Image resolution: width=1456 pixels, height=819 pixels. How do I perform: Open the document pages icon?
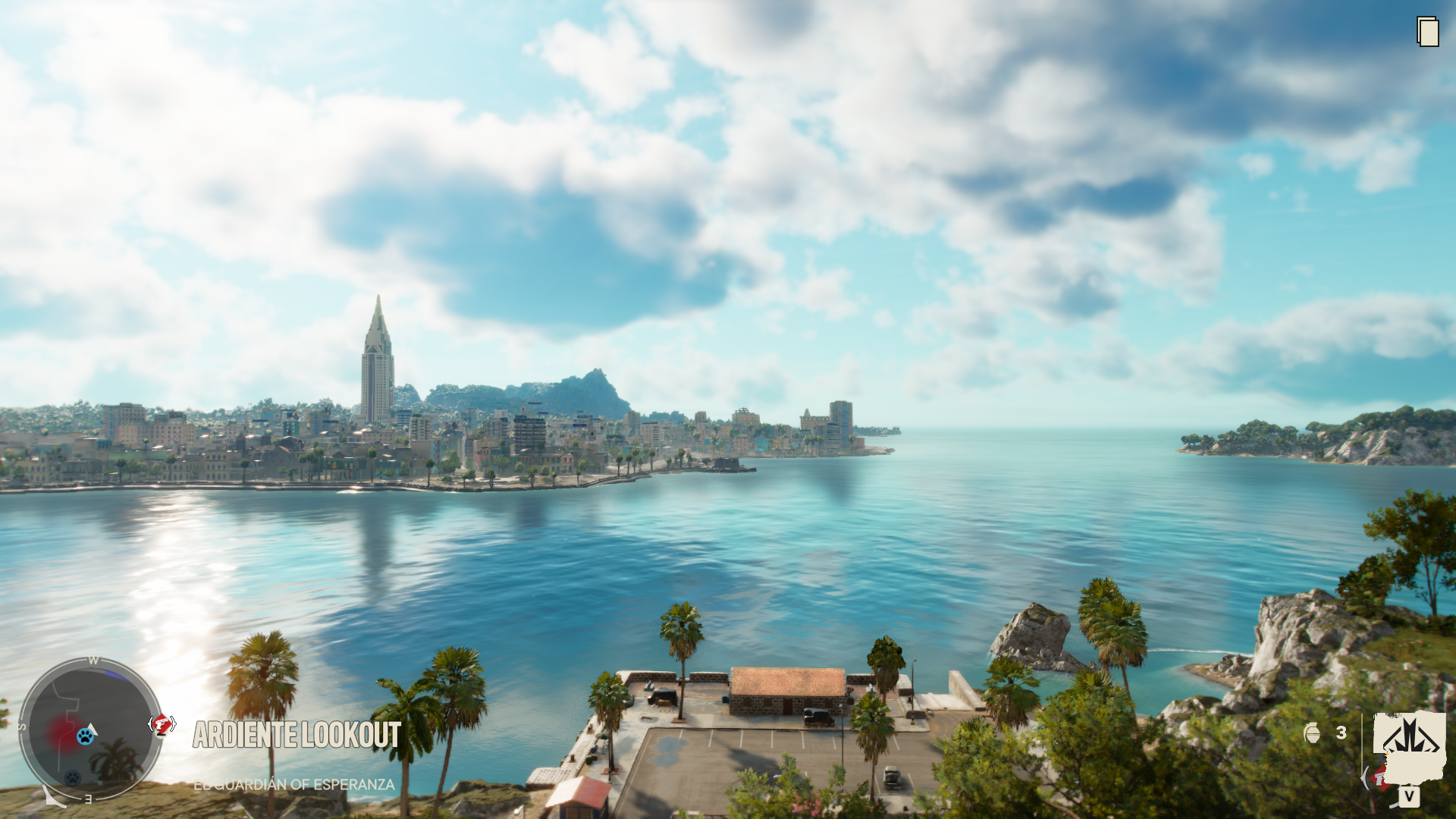[1428, 32]
